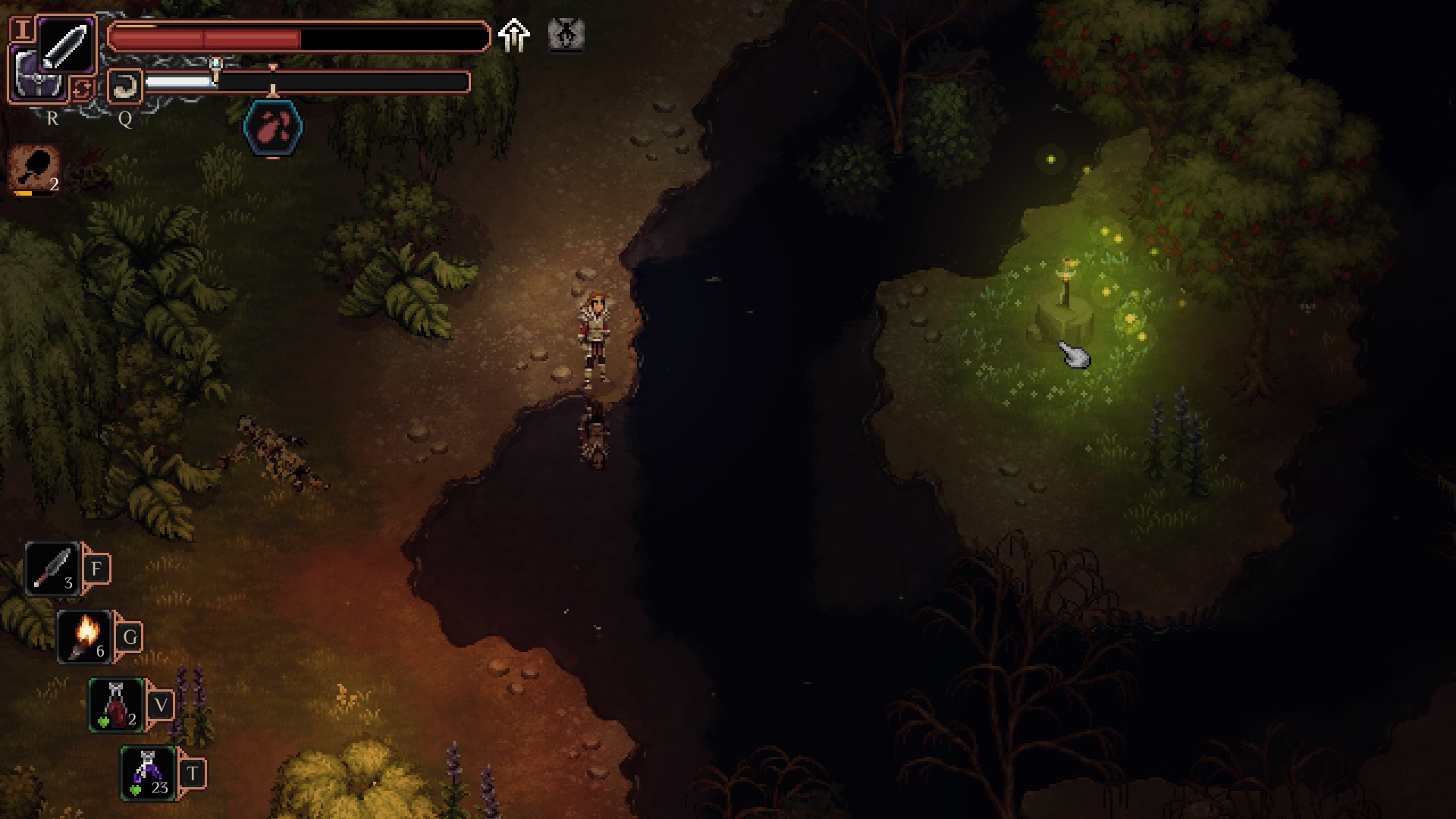This screenshot has height=819, width=1456.
Task: Toggle the weapon set swap arrows
Action: (x=83, y=89)
